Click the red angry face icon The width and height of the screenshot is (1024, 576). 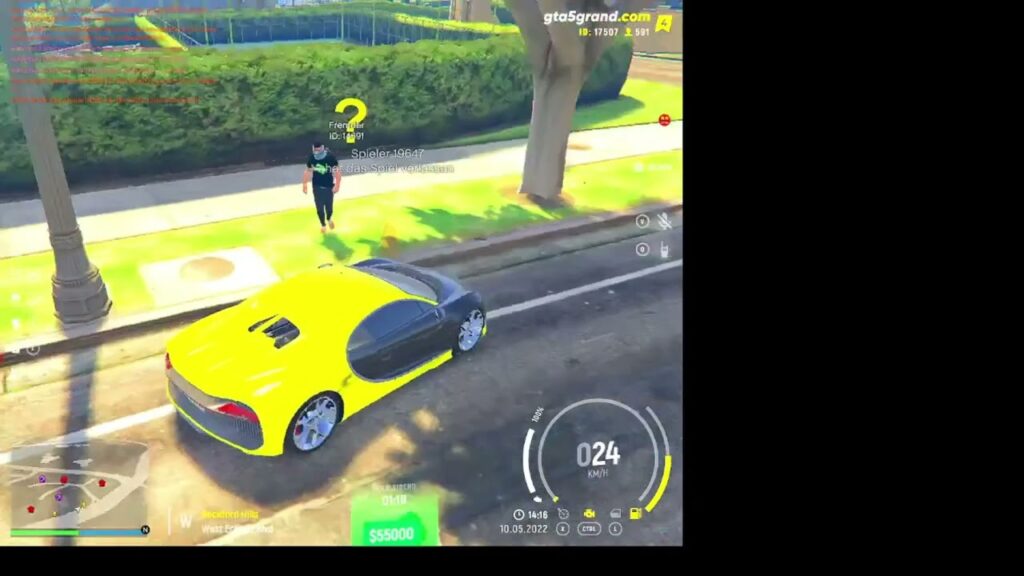[665, 120]
